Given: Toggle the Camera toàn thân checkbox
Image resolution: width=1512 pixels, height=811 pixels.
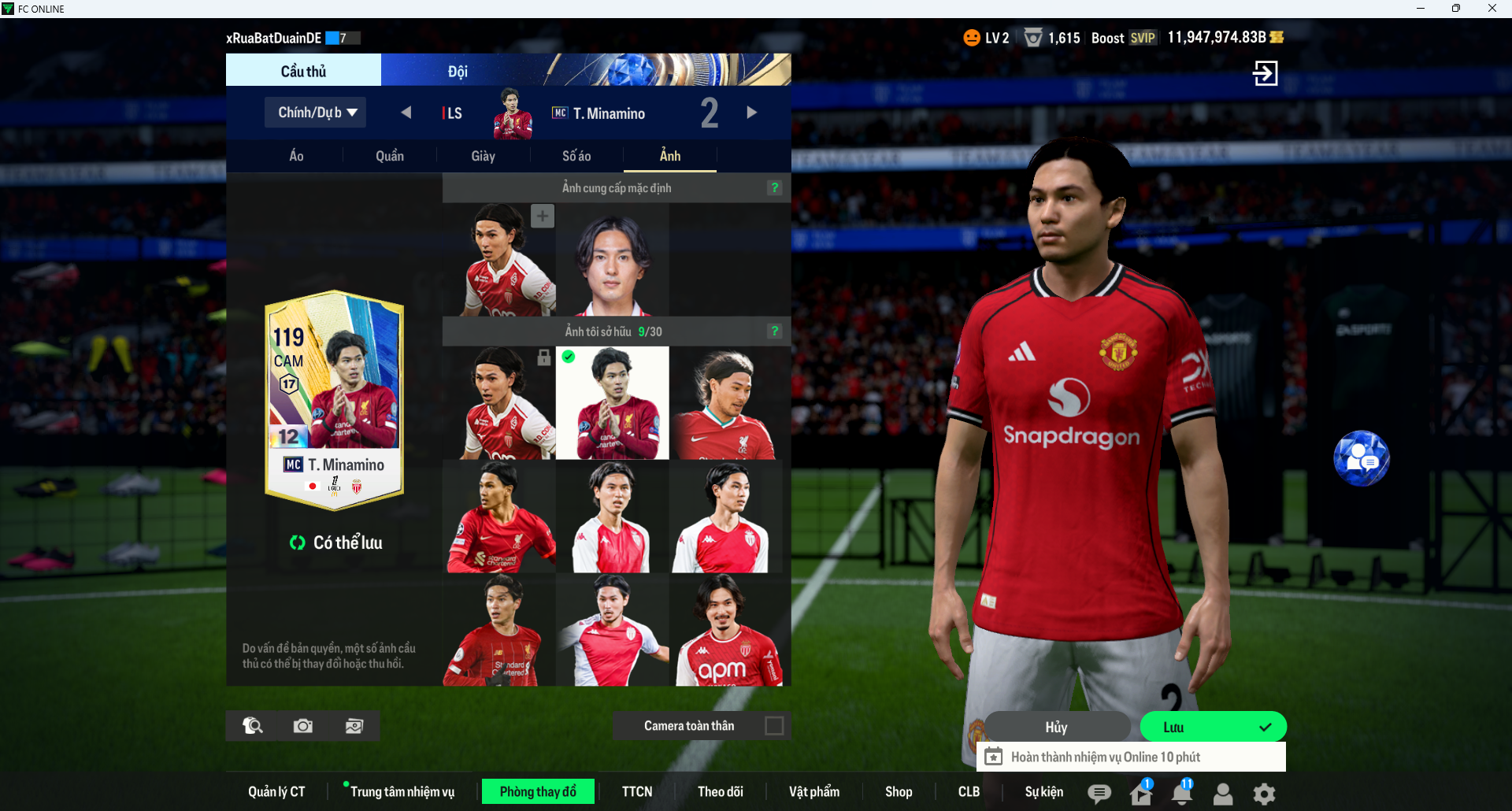Looking at the screenshot, I should click(774, 725).
